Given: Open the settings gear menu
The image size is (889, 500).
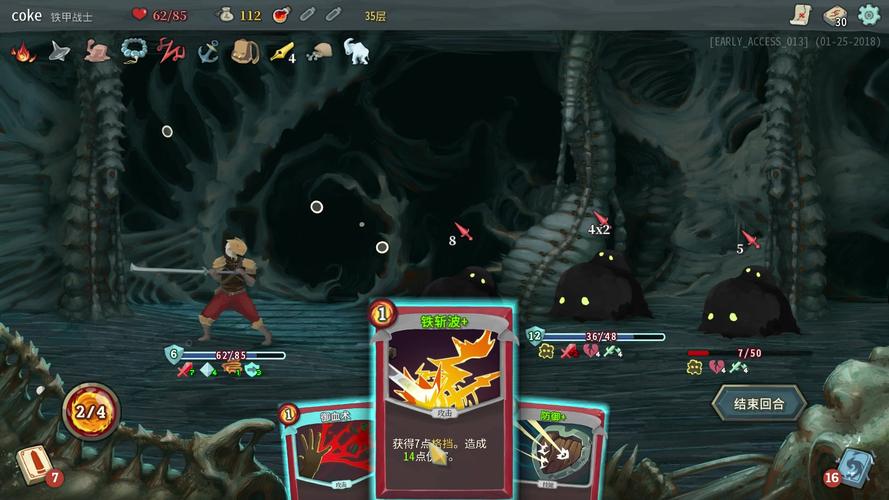Looking at the screenshot, I should tap(868, 15).
